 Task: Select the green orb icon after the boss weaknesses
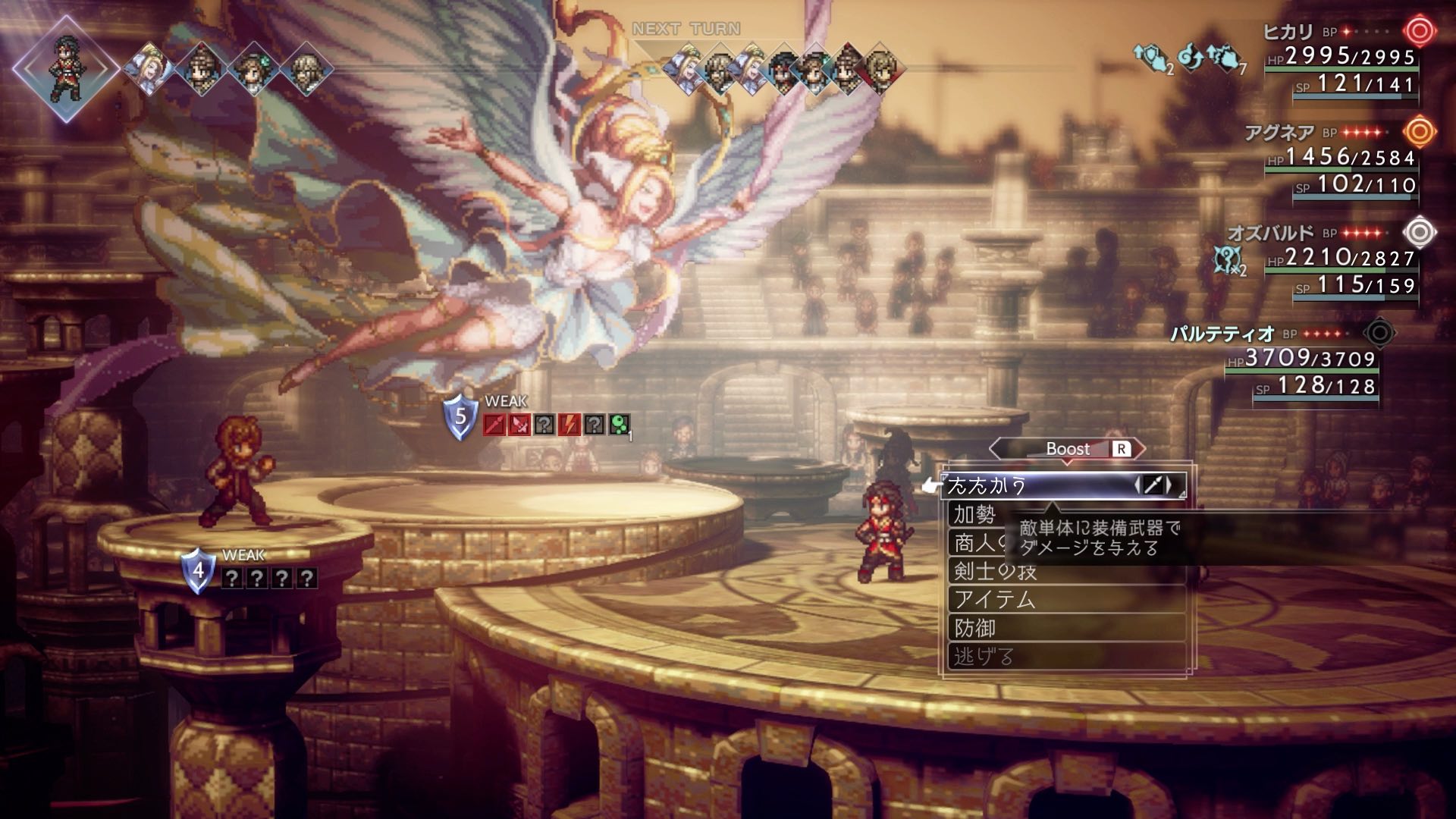(620, 425)
